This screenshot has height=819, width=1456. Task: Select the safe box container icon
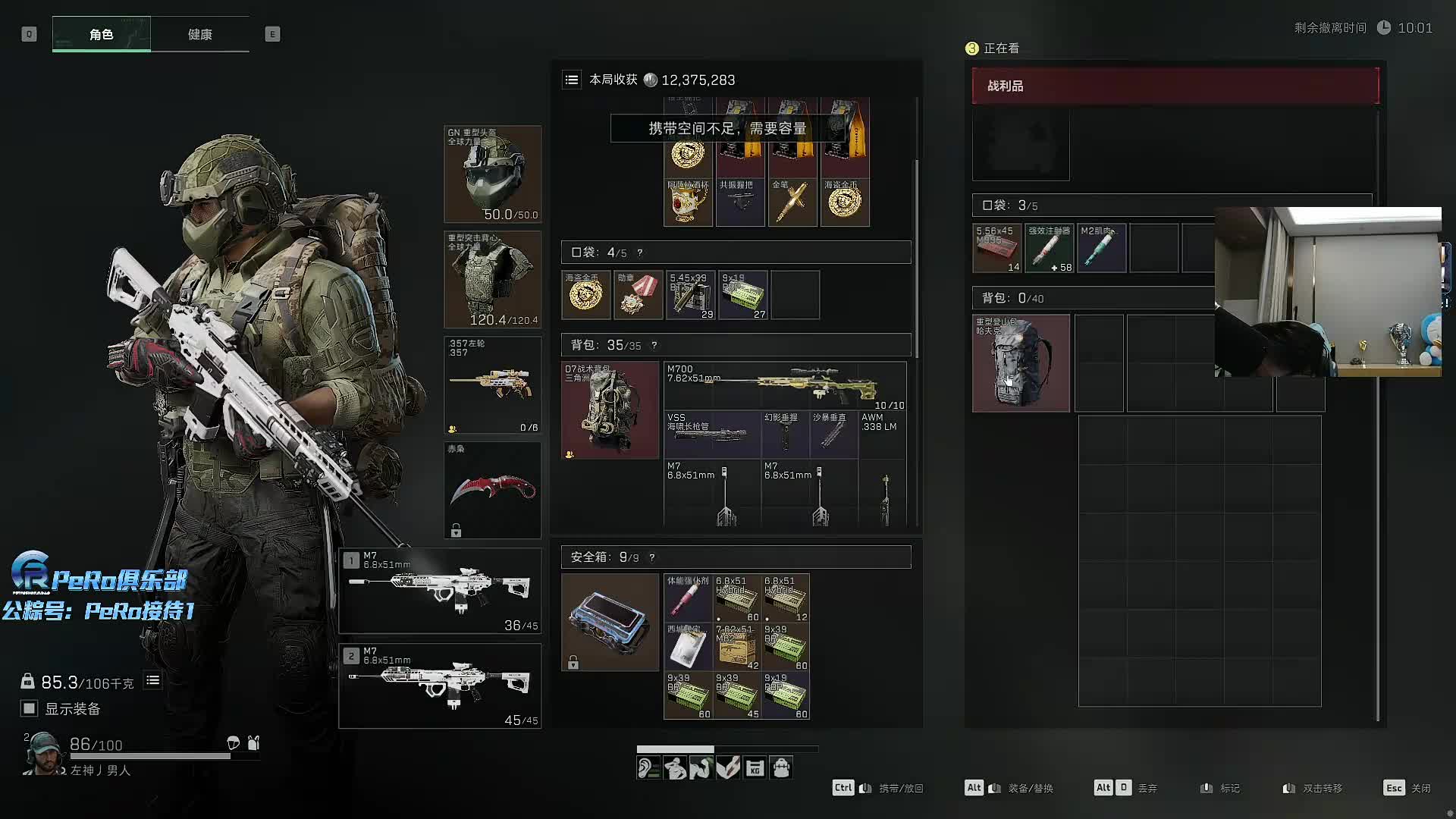(610, 622)
